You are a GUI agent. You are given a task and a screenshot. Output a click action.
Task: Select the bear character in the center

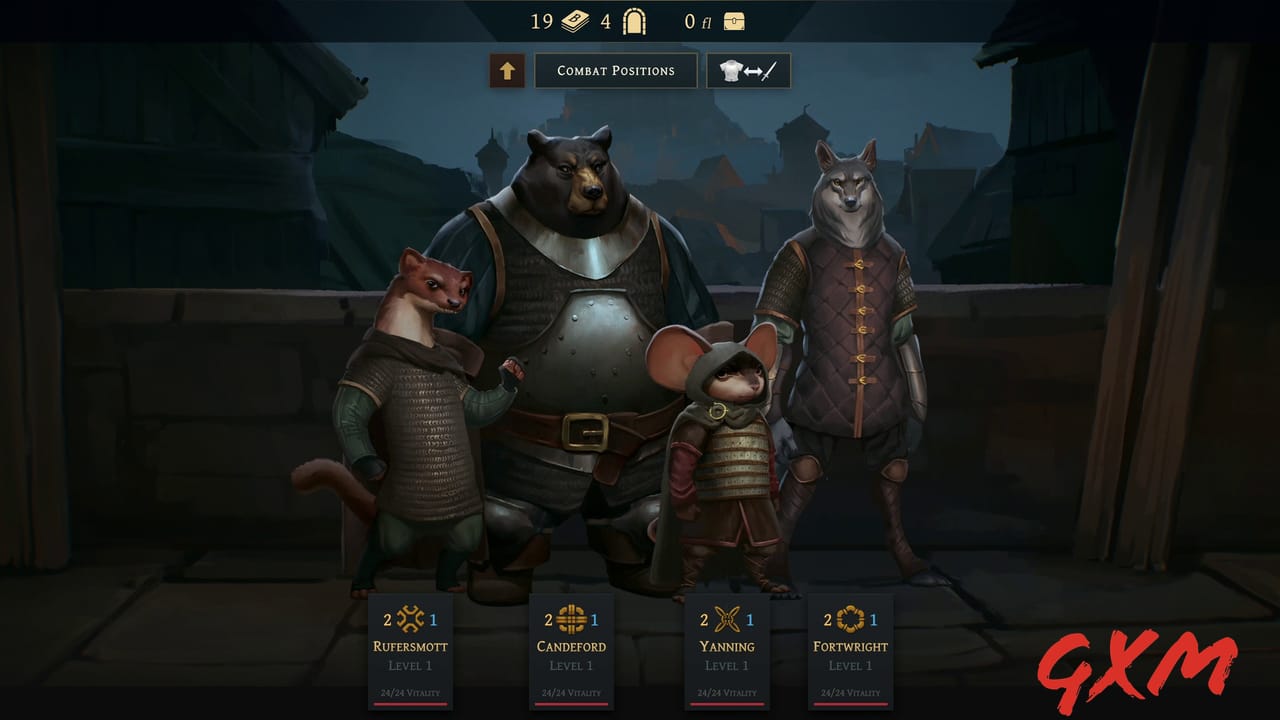(580, 330)
